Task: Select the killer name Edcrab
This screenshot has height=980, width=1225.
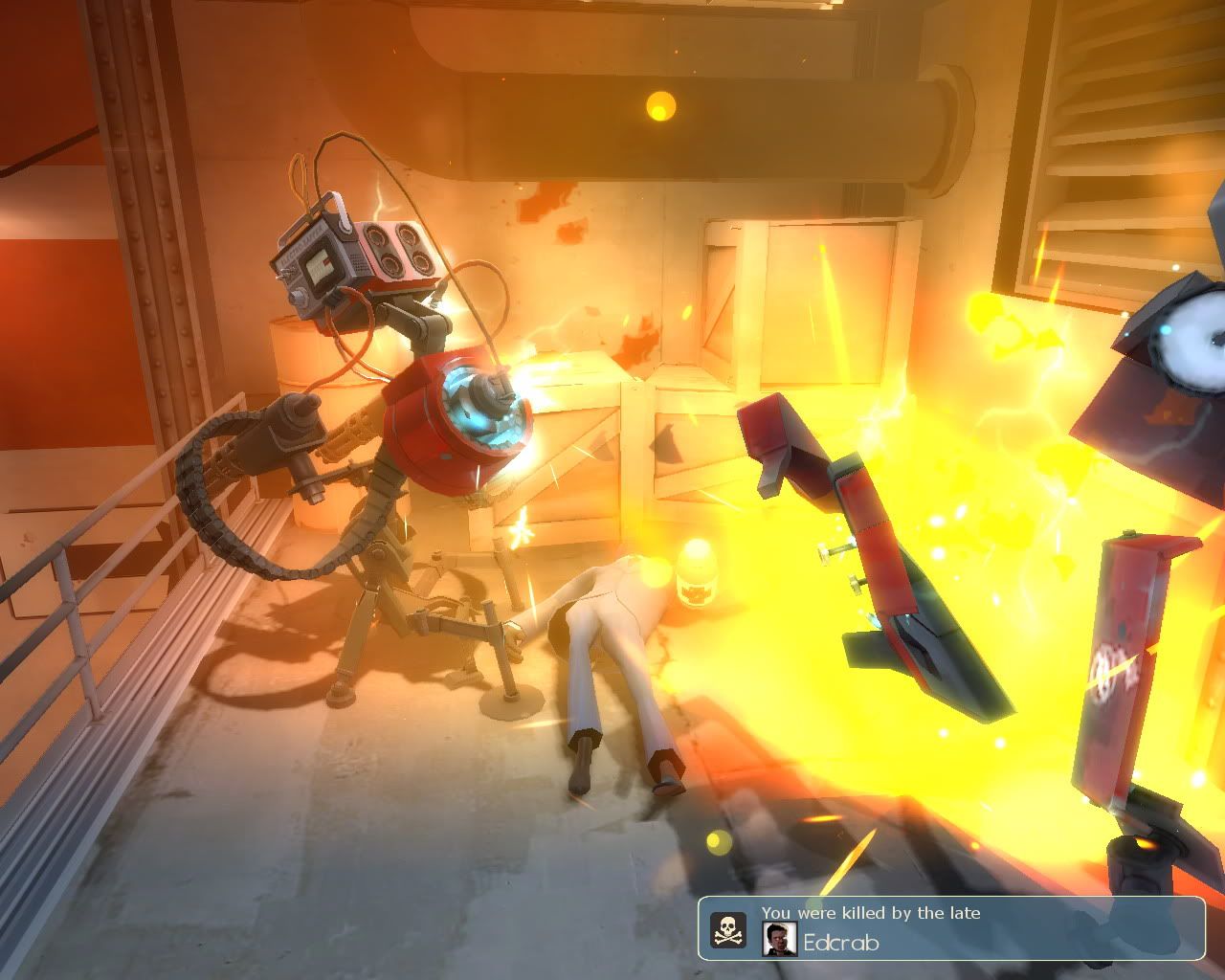Action: (x=841, y=942)
